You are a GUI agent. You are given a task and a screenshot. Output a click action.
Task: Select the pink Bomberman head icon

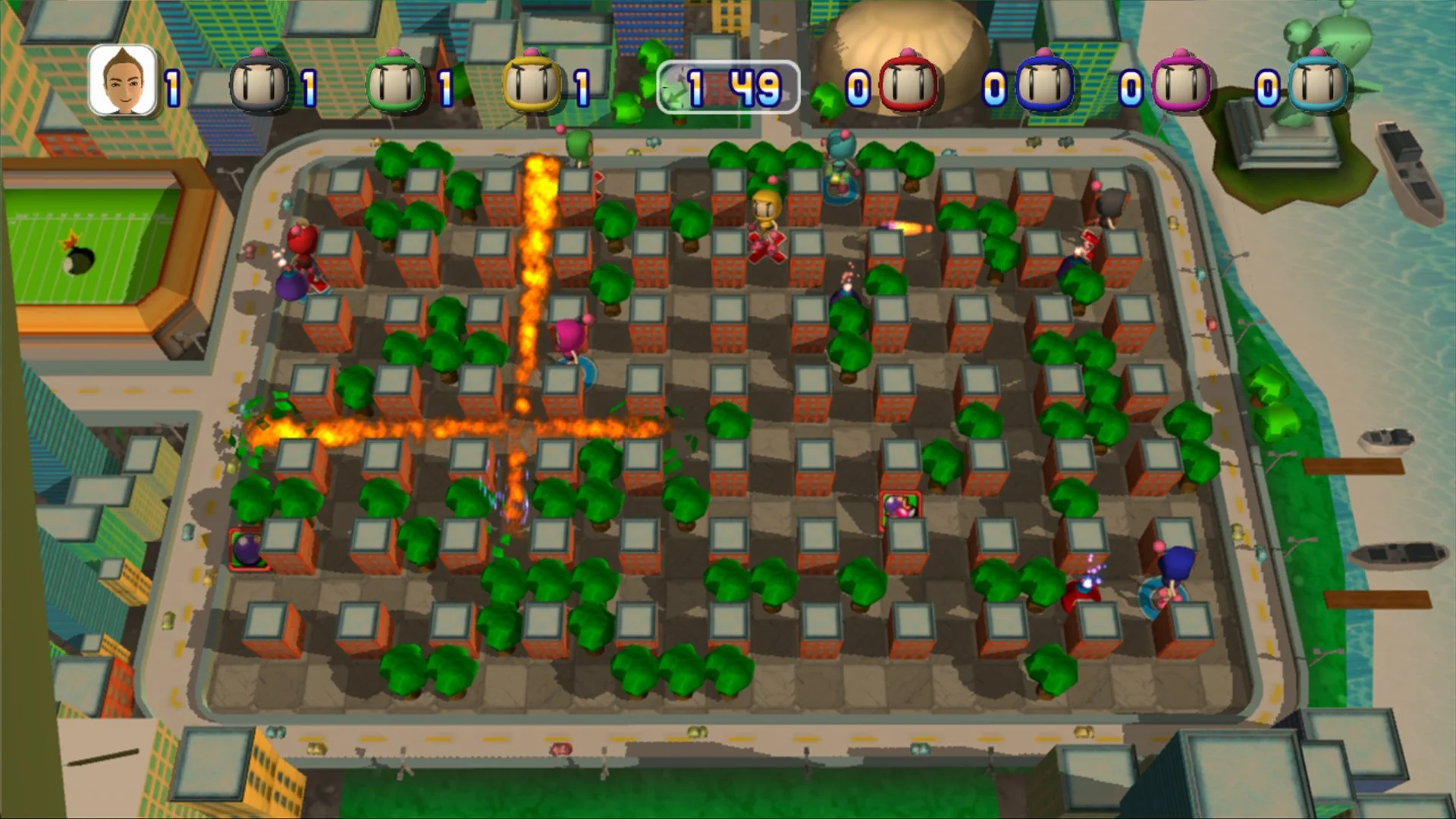coord(1181,83)
